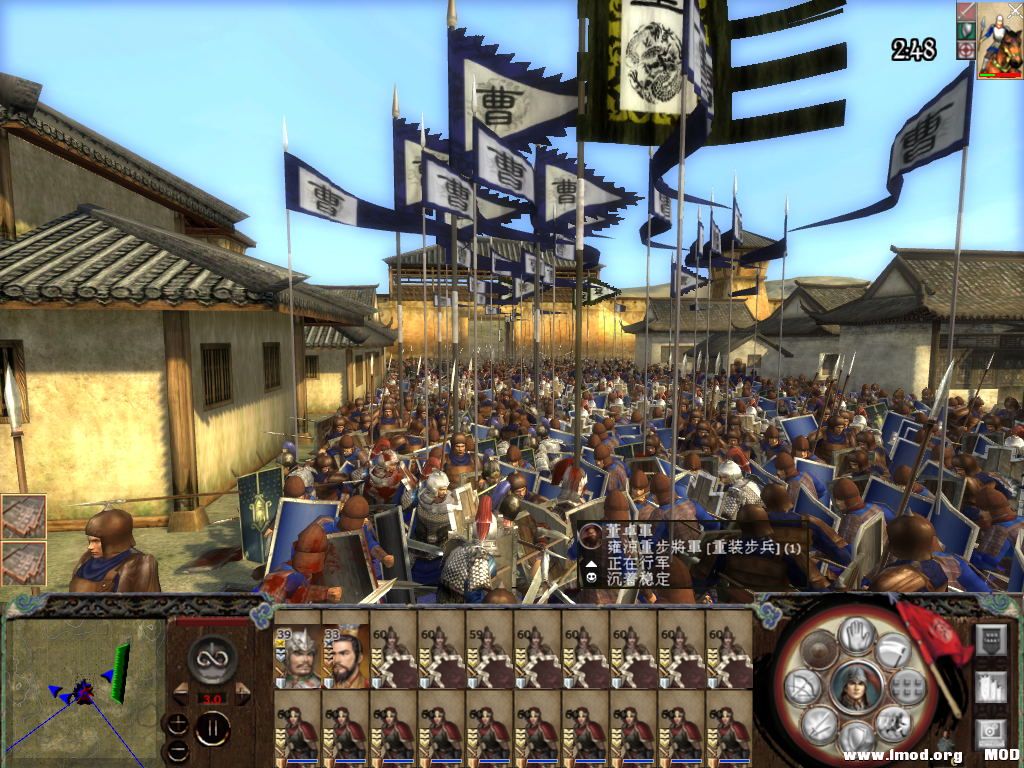Zoom out the minimap with minus button
Viewport: 1024px width, 768px height.
pos(176,750)
